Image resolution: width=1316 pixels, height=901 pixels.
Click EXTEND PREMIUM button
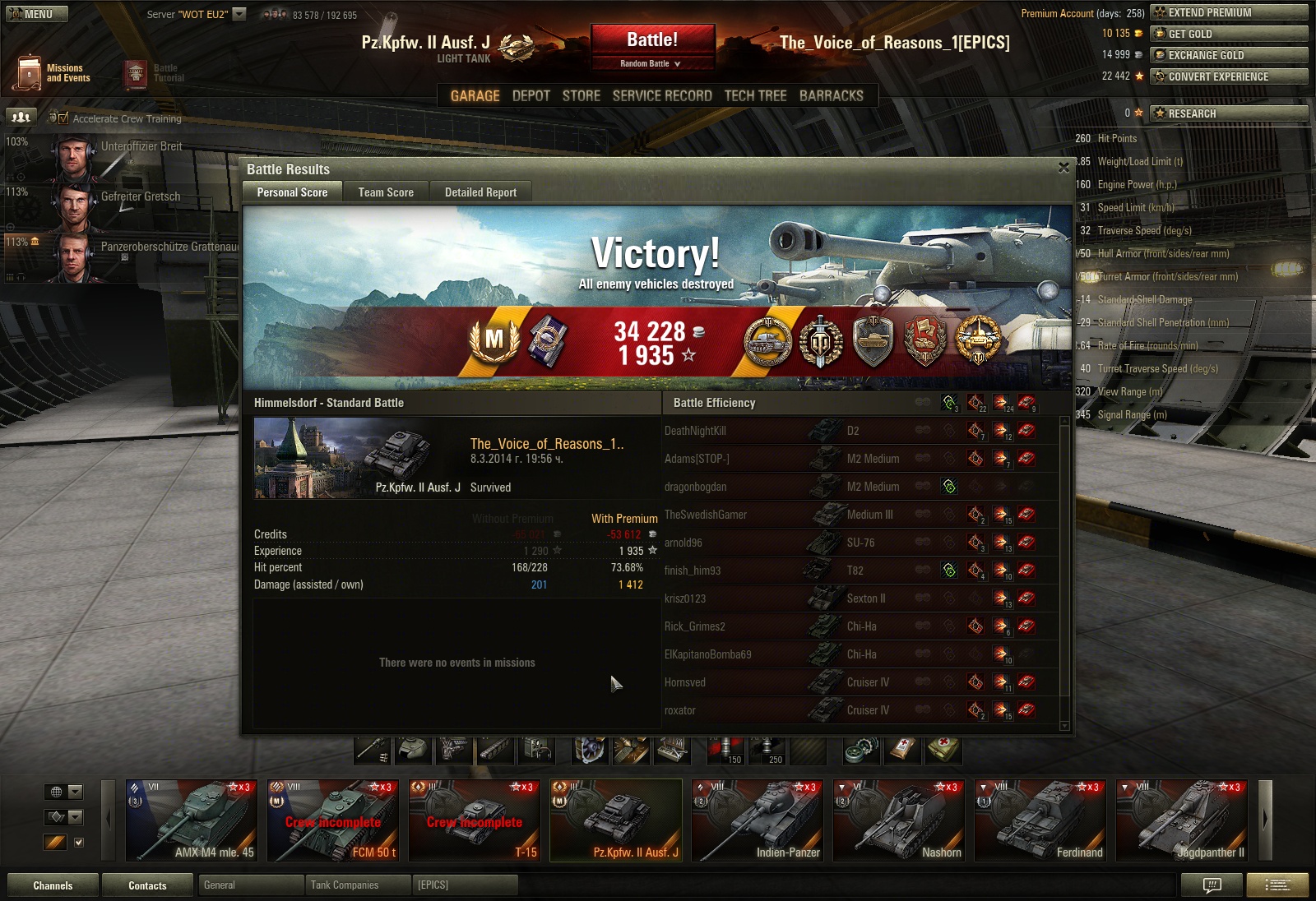(1229, 12)
